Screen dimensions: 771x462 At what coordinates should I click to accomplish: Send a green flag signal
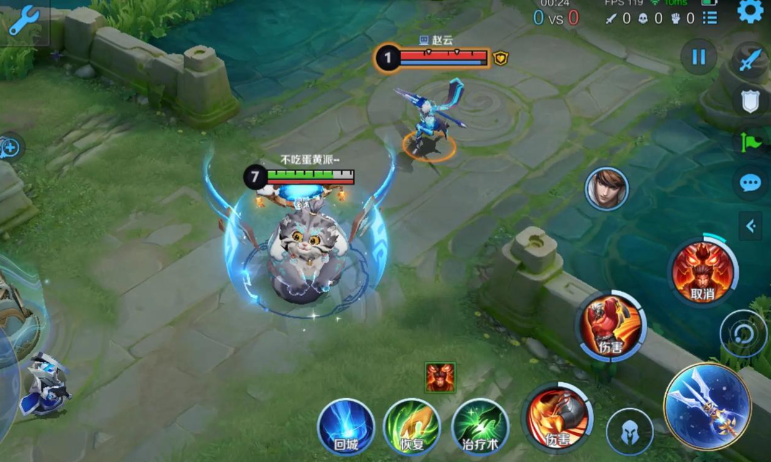[750, 142]
